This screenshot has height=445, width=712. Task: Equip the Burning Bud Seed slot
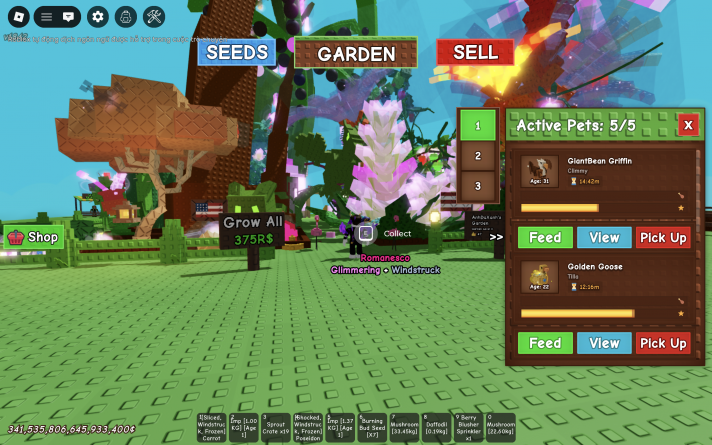tap(372, 427)
